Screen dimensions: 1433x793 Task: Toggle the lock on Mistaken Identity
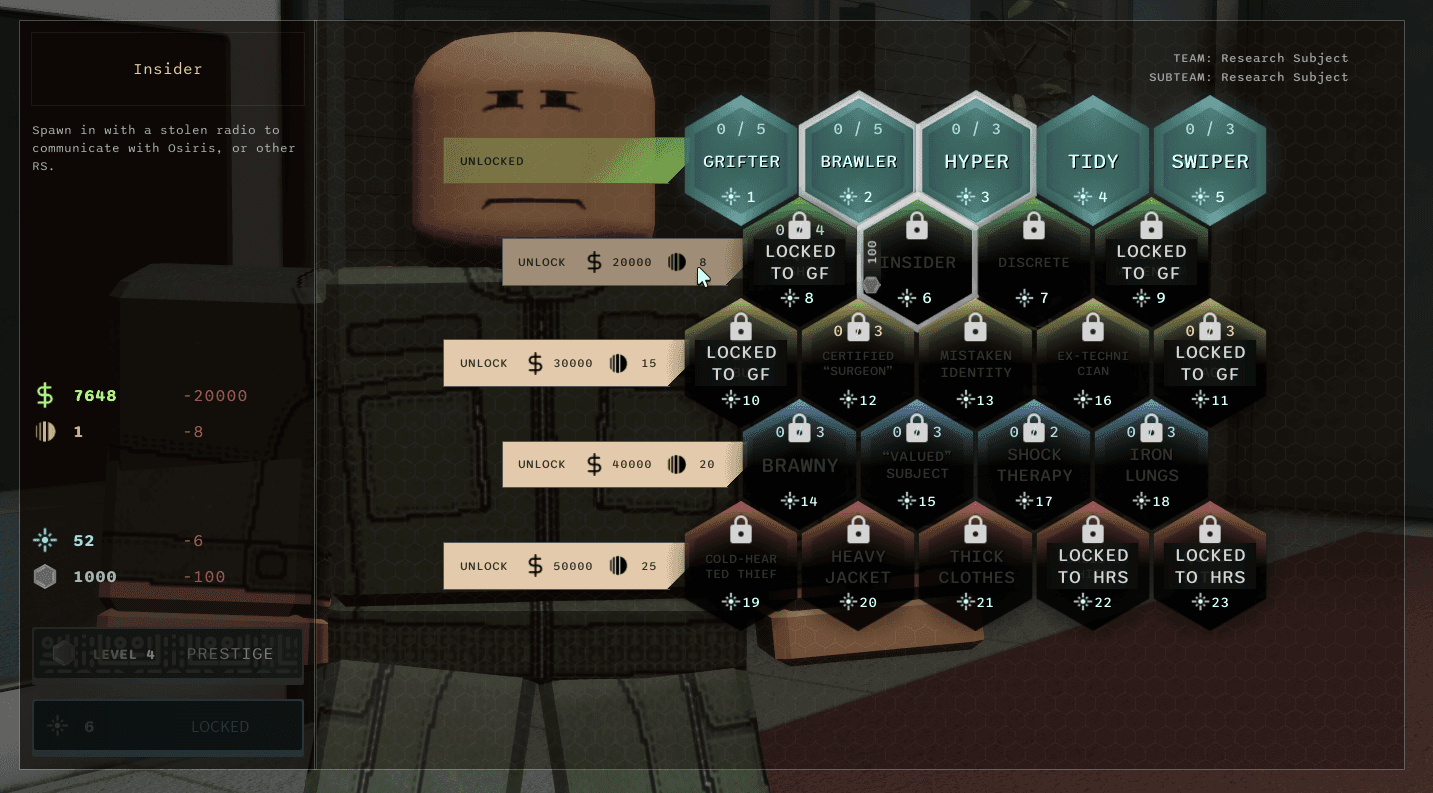[976, 326]
